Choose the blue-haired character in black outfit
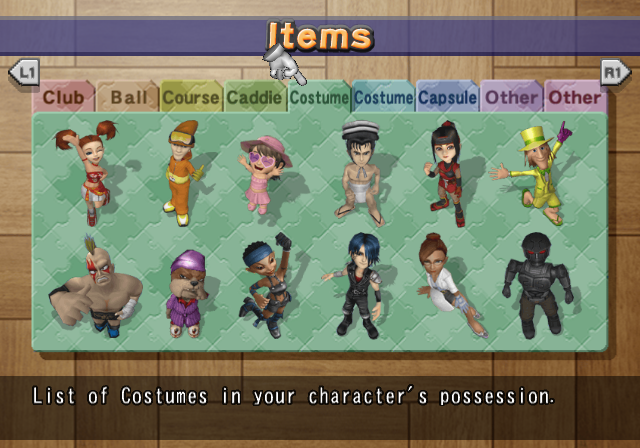The height and width of the screenshot is (448, 640). pos(356,283)
